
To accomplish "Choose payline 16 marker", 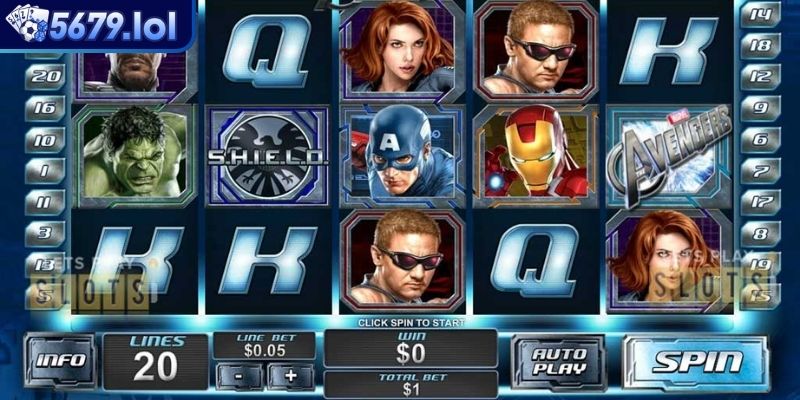I will tap(44, 107).
